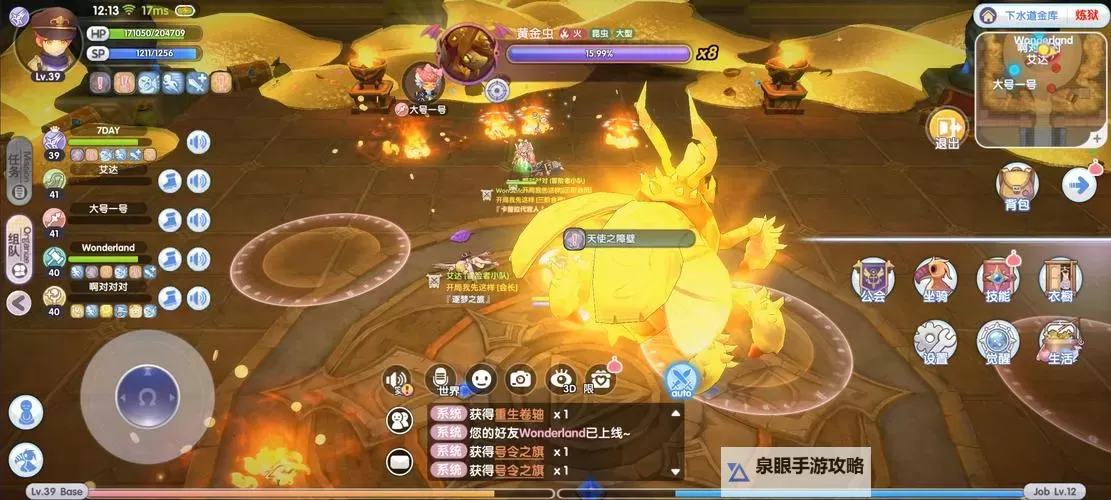Open the 设置 settings gear

pos(935,341)
